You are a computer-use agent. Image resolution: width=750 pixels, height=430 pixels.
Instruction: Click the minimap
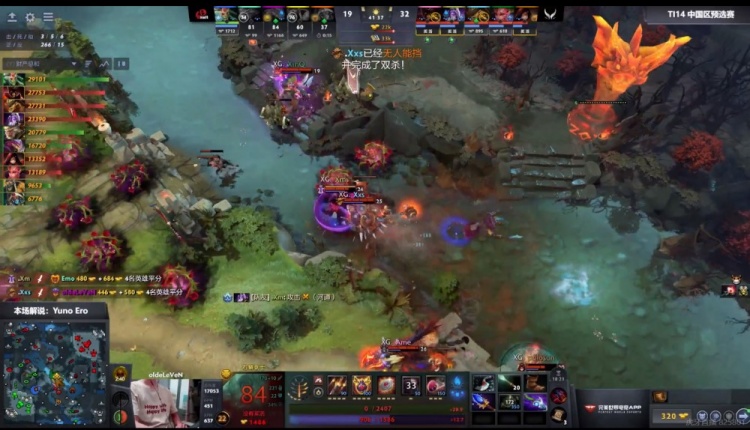point(55,372)
